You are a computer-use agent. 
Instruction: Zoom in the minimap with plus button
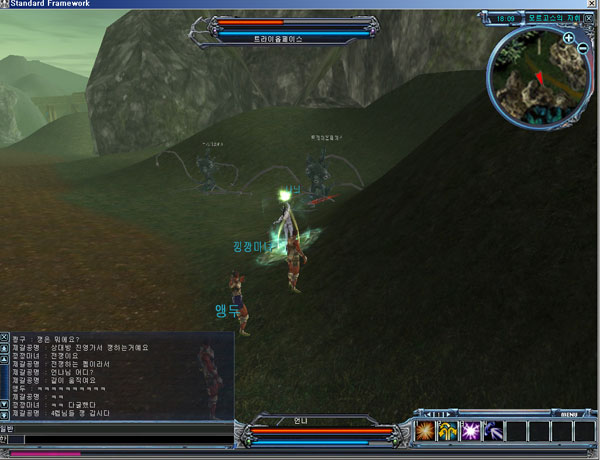click(568, 38)
